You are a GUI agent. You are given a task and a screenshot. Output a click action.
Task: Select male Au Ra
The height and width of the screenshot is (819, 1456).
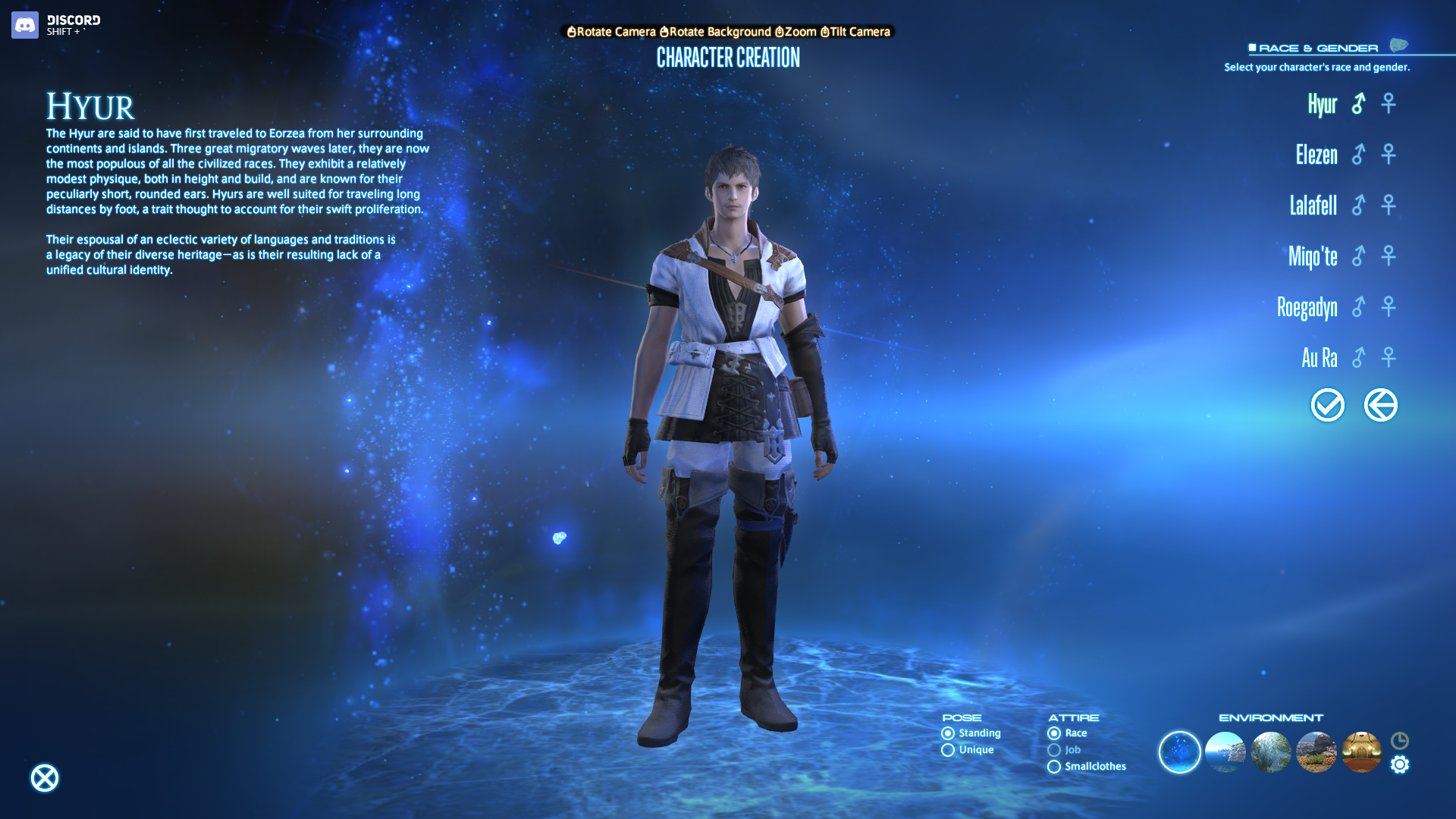tap(1358, 357)
